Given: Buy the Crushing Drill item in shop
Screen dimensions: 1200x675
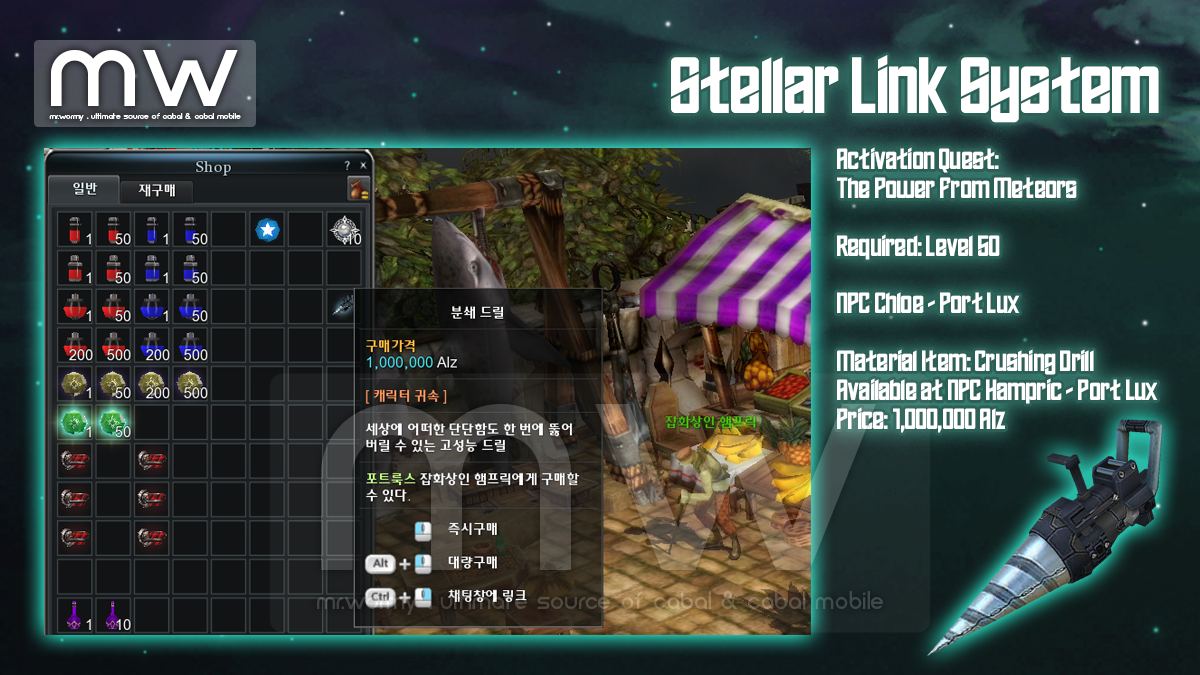Looking at the screenshot, I should pyautogui.click(x=345, y=307).
